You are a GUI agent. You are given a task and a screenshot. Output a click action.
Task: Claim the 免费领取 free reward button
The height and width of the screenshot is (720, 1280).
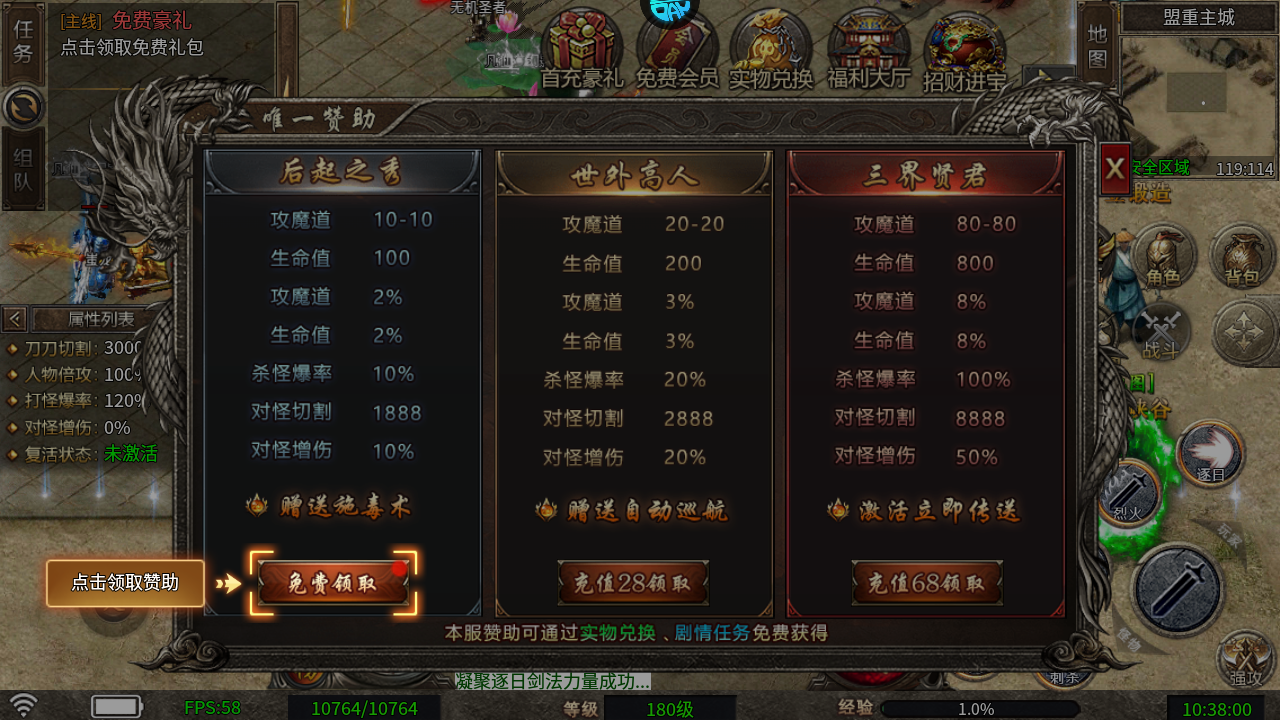click(333, 583)
